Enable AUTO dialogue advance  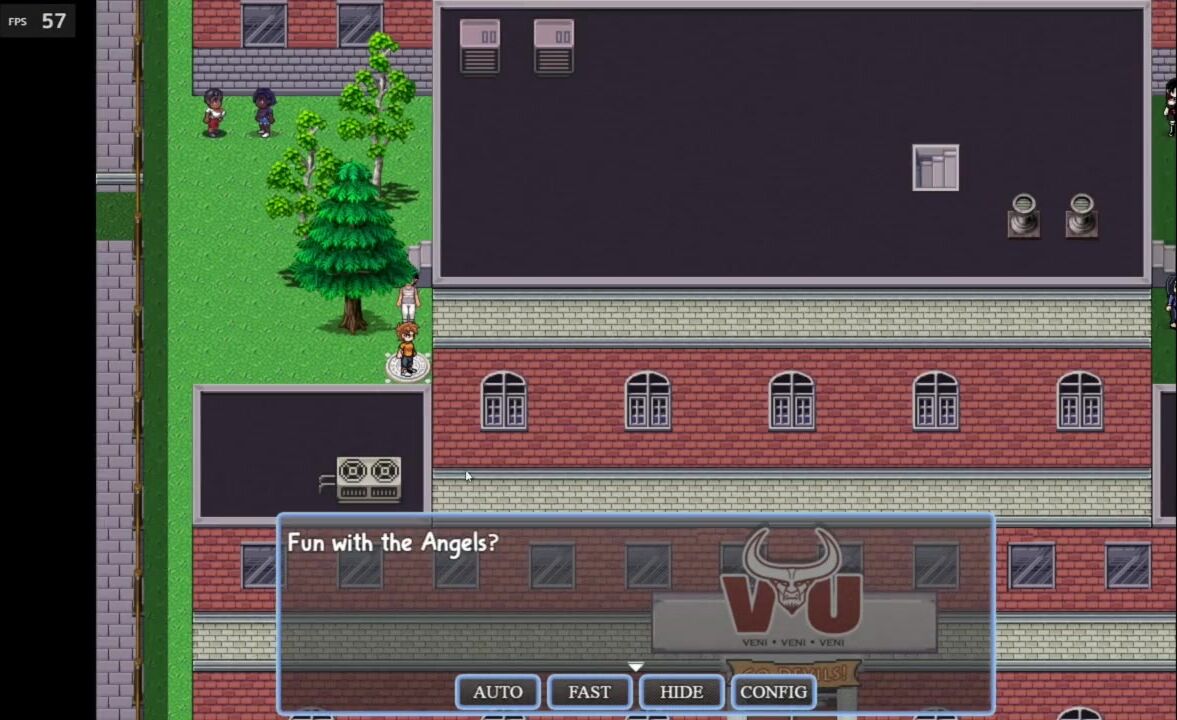(x=498, y=692)
